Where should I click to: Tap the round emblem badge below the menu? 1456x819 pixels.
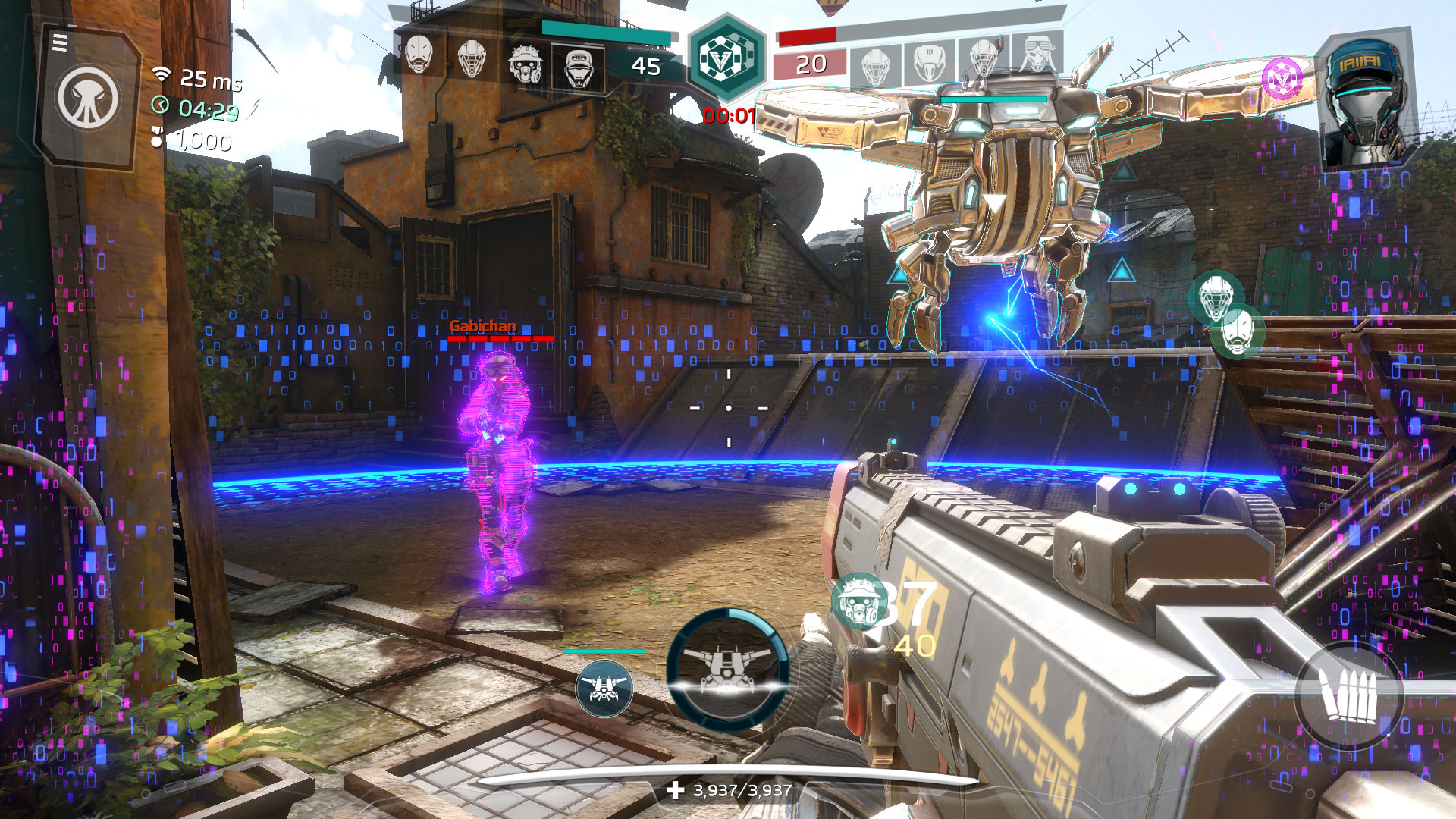pyautogui.click(x=88, y=99)
